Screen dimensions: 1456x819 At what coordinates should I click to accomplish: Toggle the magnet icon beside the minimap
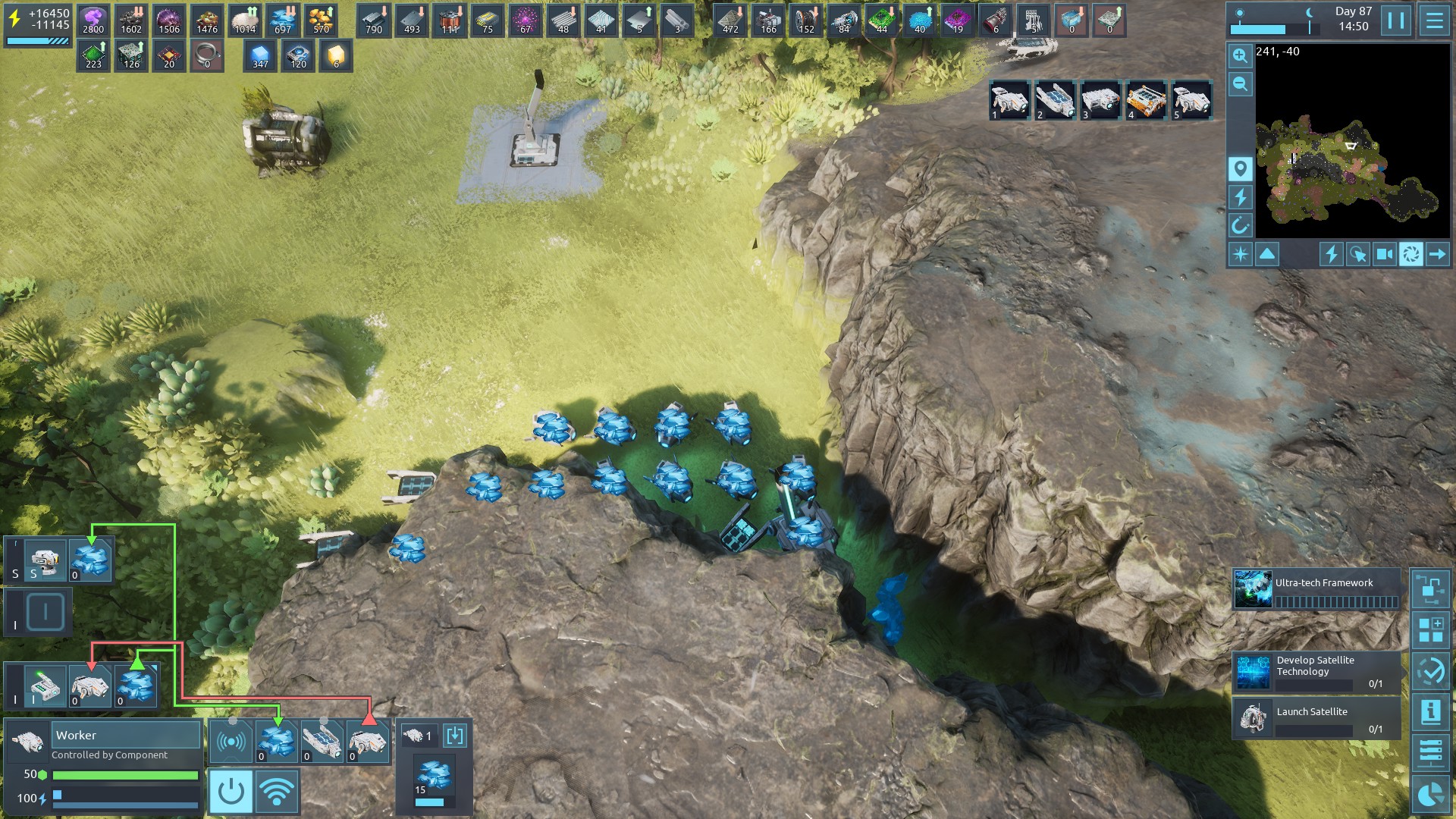point(1240,225)
